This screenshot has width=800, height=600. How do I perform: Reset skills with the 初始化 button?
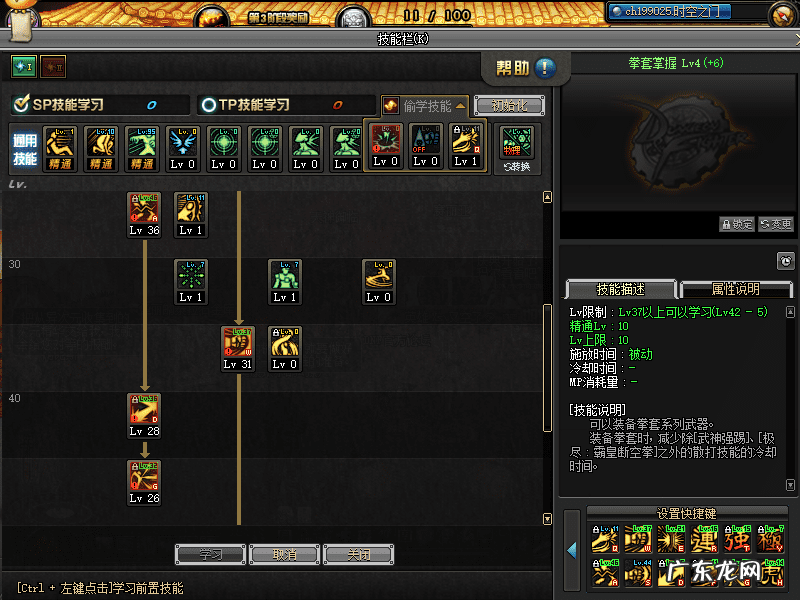coord(508,105)
